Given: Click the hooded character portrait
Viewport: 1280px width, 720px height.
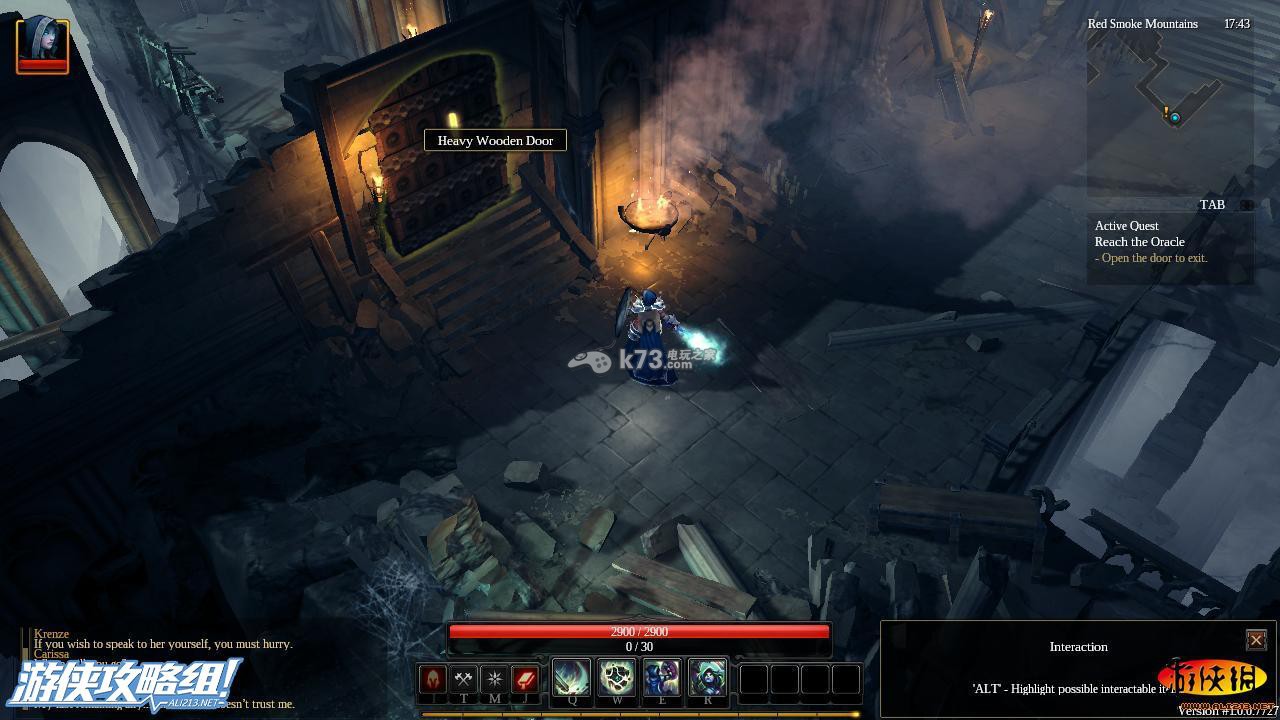Looking at the screenshot, I should pyautogui.click(x=42, y=44).
